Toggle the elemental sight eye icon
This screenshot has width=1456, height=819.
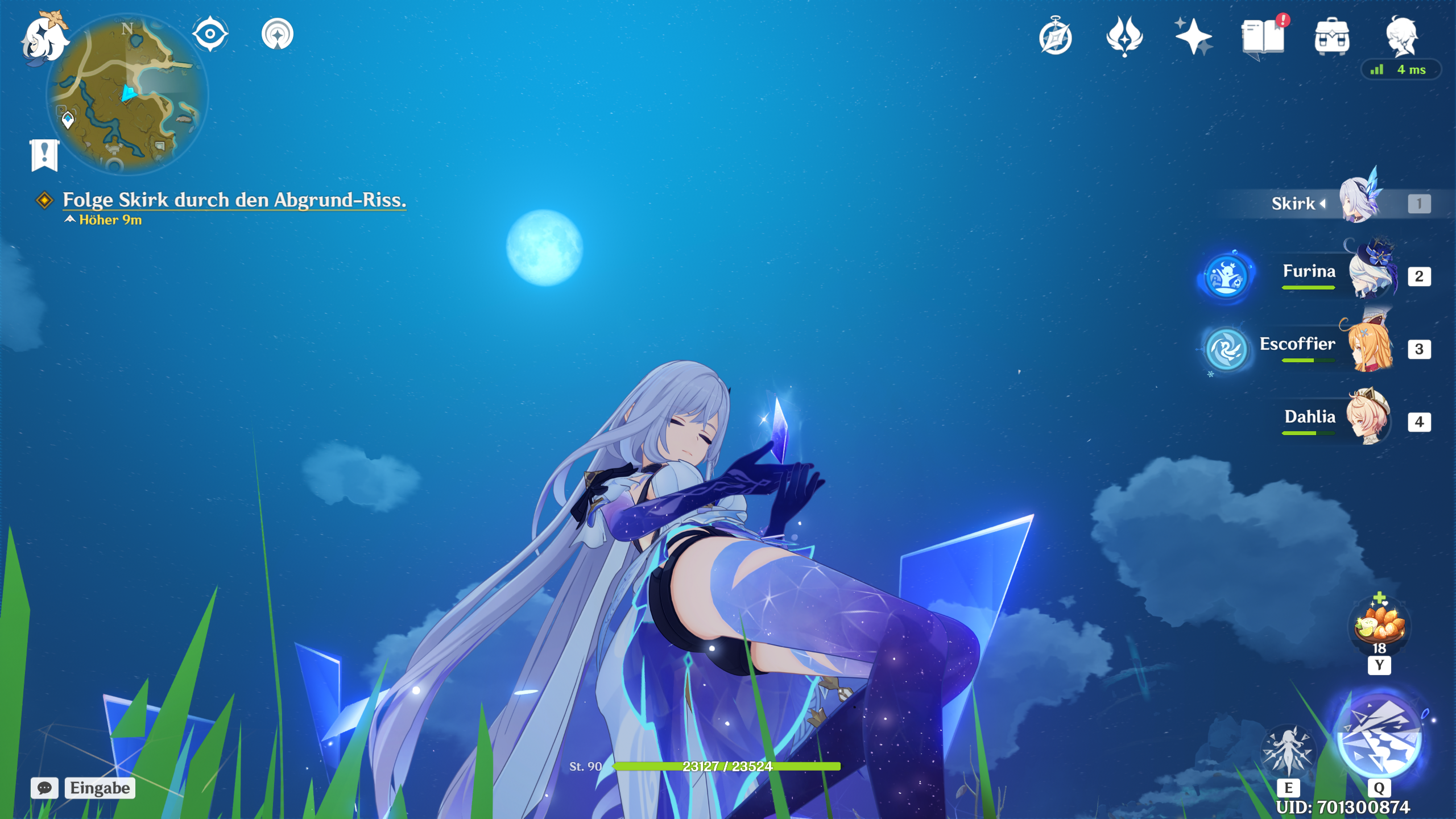click(210, 34)
